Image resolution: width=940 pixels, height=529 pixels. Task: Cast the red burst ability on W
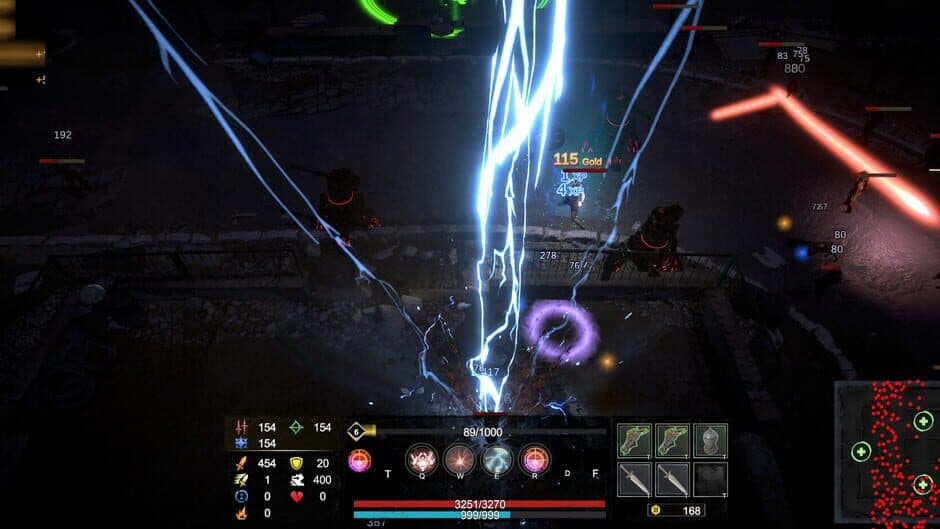pos(459,459)
